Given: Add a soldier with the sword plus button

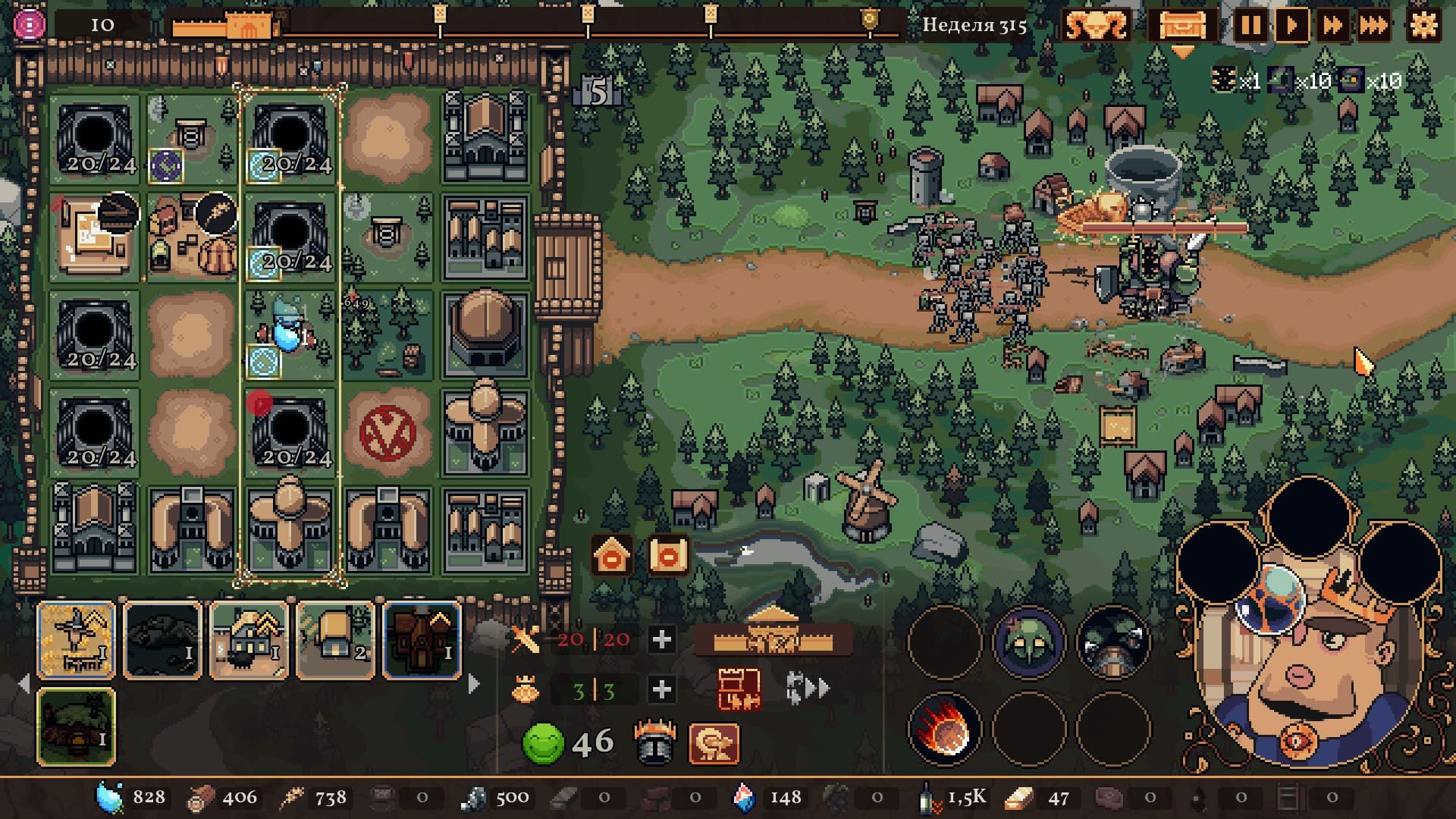Looking at the screenshot, I should tap(662, 640).
